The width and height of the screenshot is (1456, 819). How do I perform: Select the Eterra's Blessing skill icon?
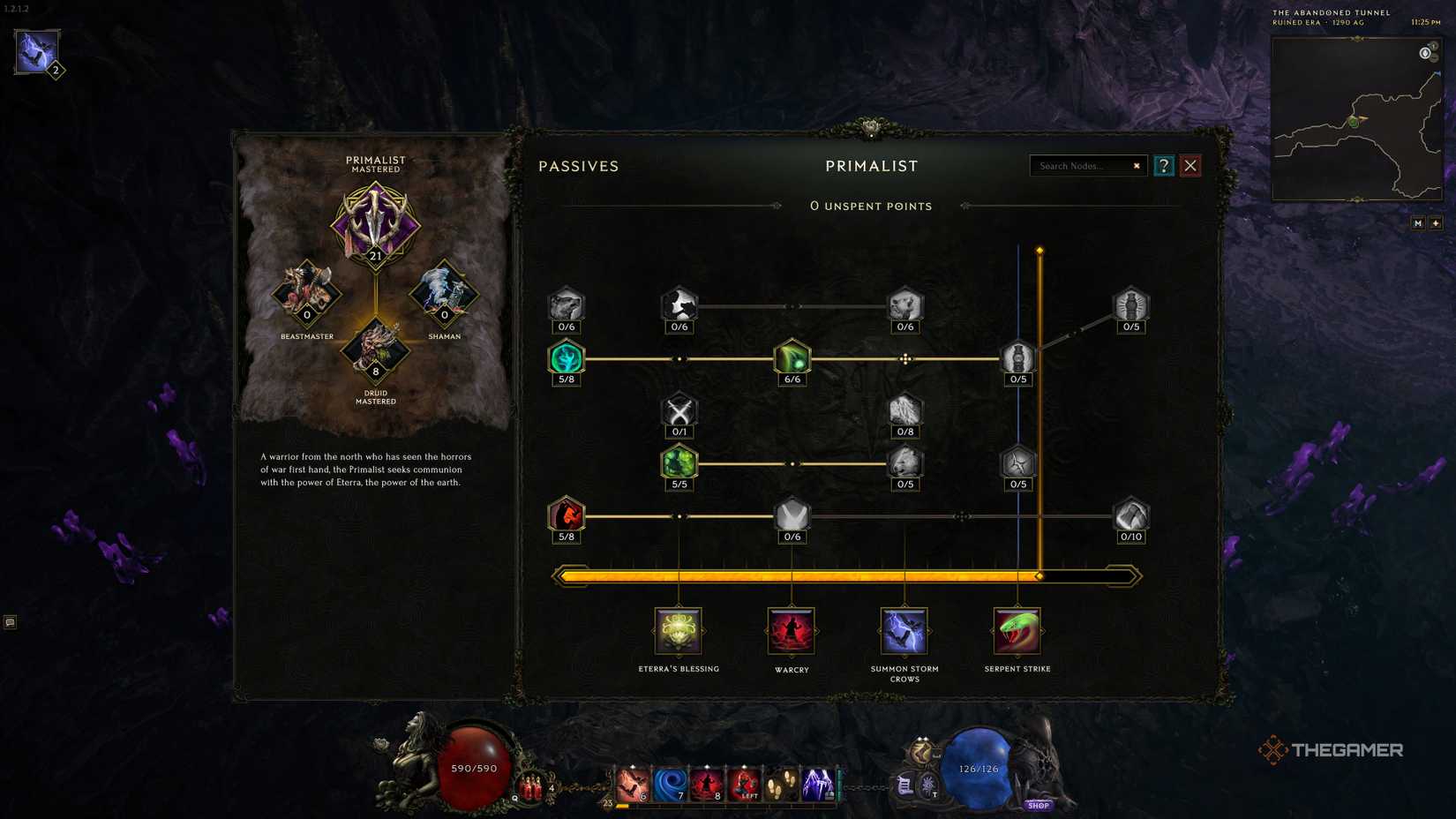pyautogui.click(x=678, y=630)
